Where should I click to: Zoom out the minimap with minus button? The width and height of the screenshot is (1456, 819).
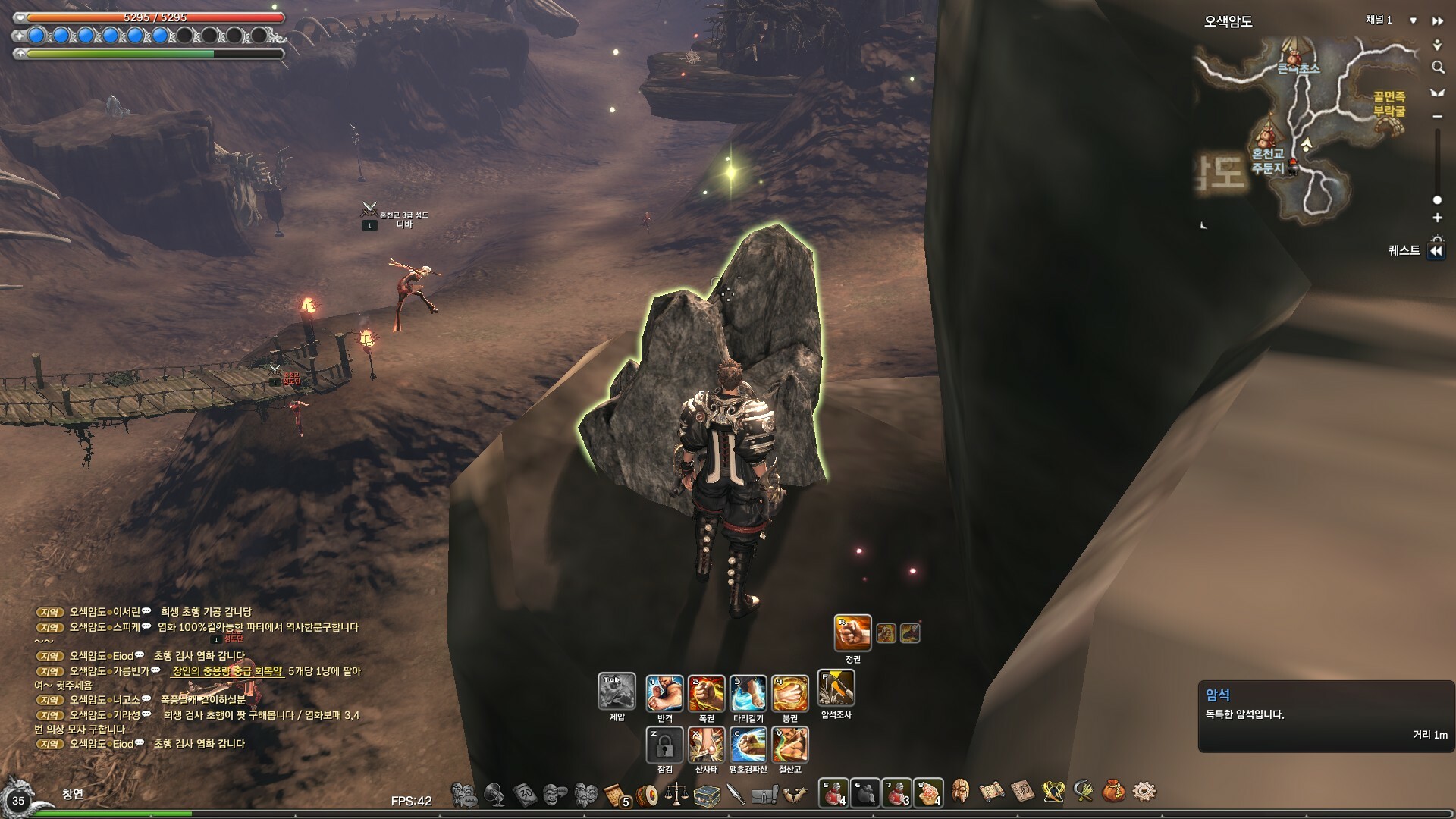1437,117
